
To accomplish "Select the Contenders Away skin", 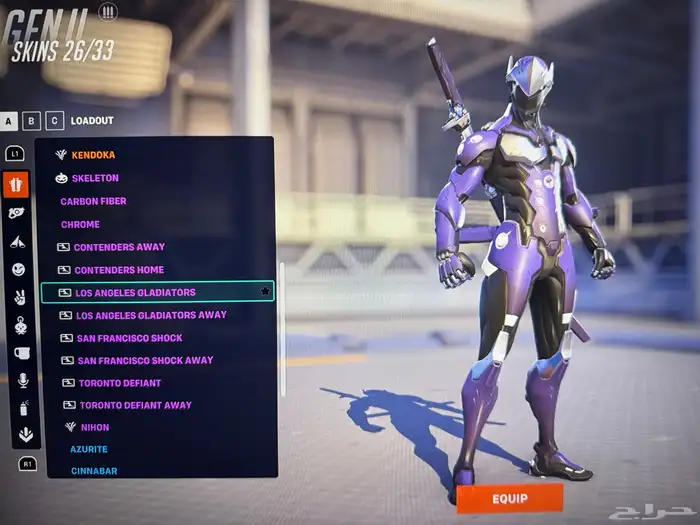I will (x=119, y=247).
